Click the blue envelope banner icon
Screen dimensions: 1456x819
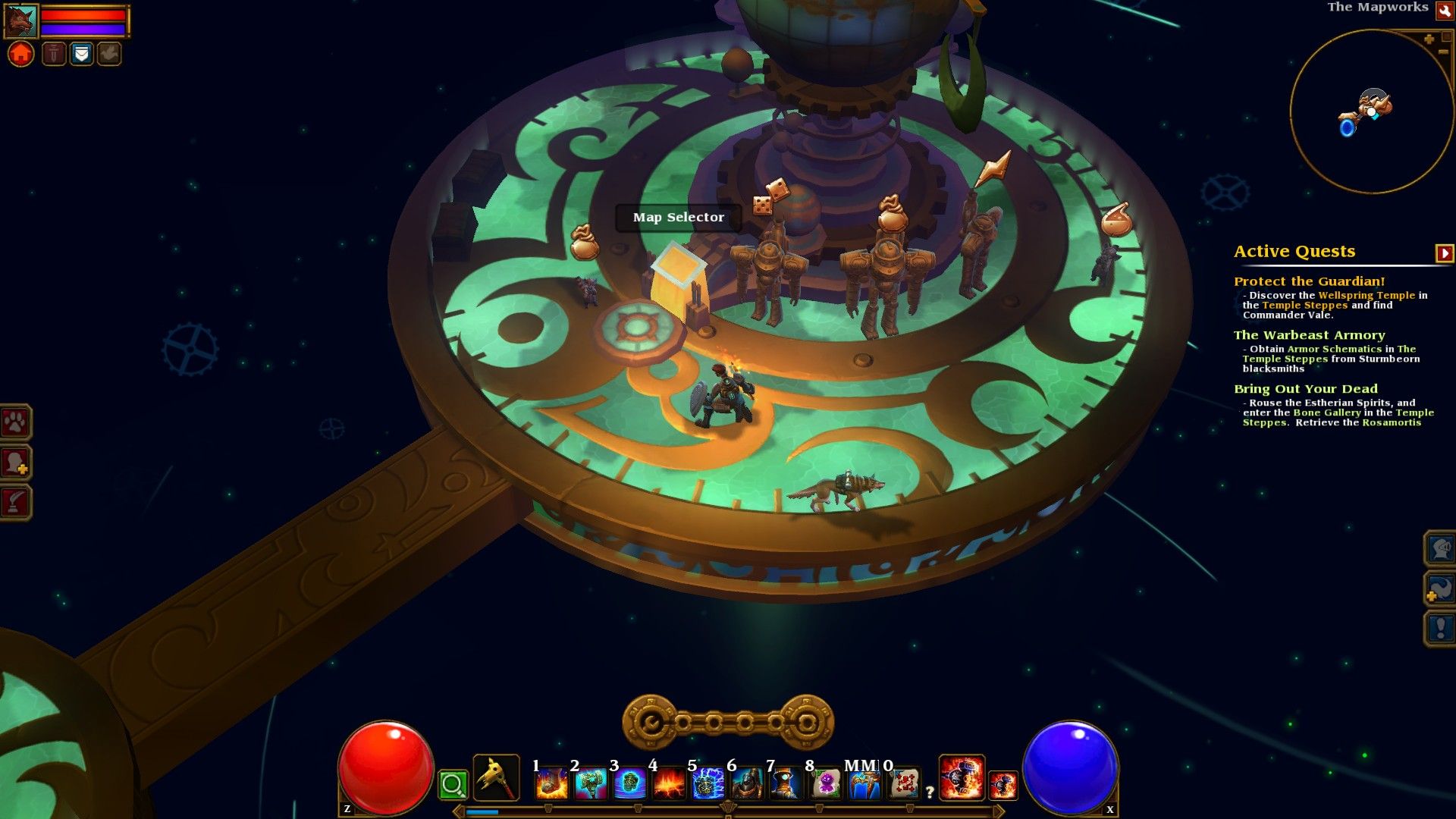click(x=81, y=54)
